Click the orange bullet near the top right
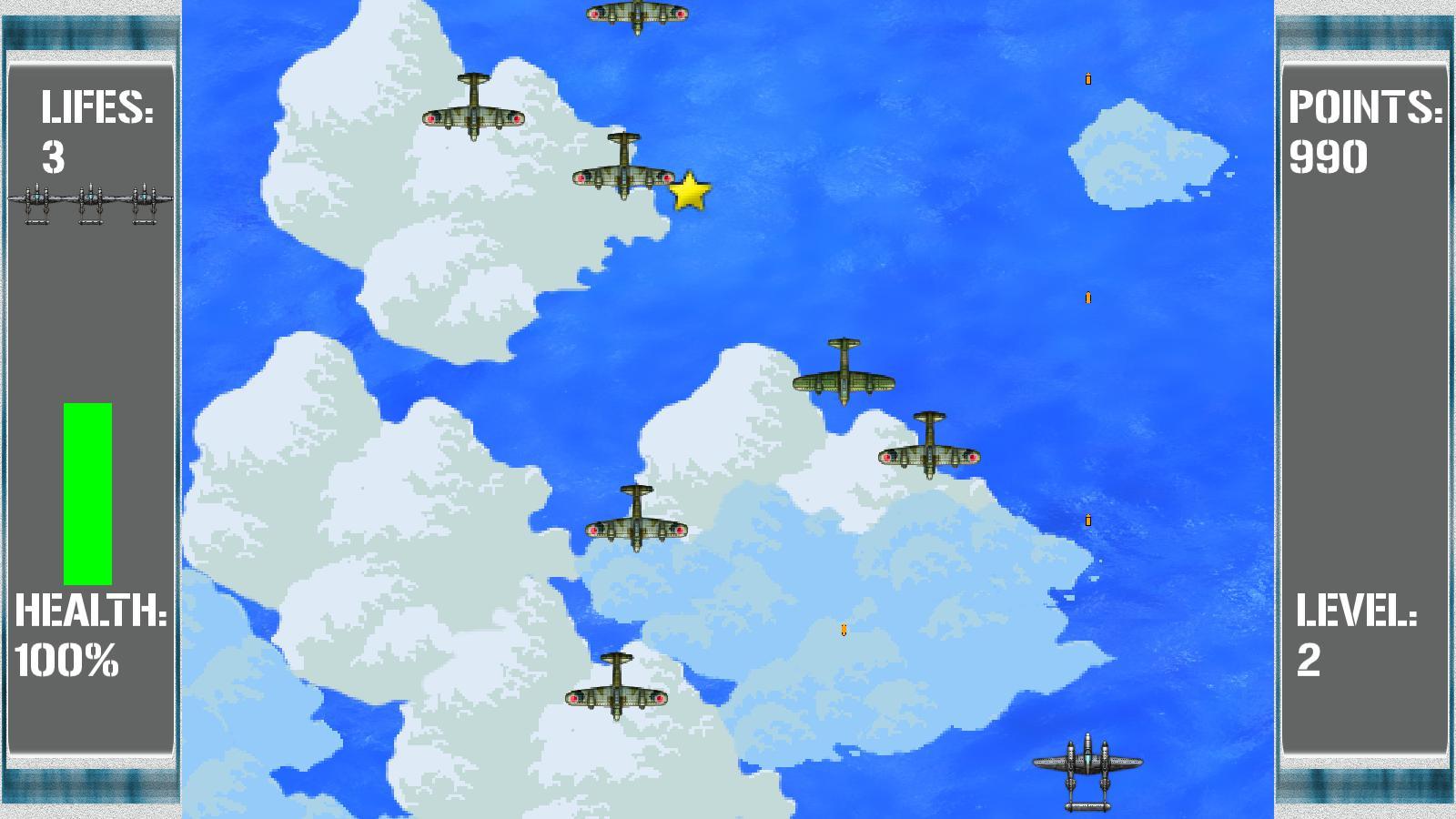 [x=1087, y=80]
